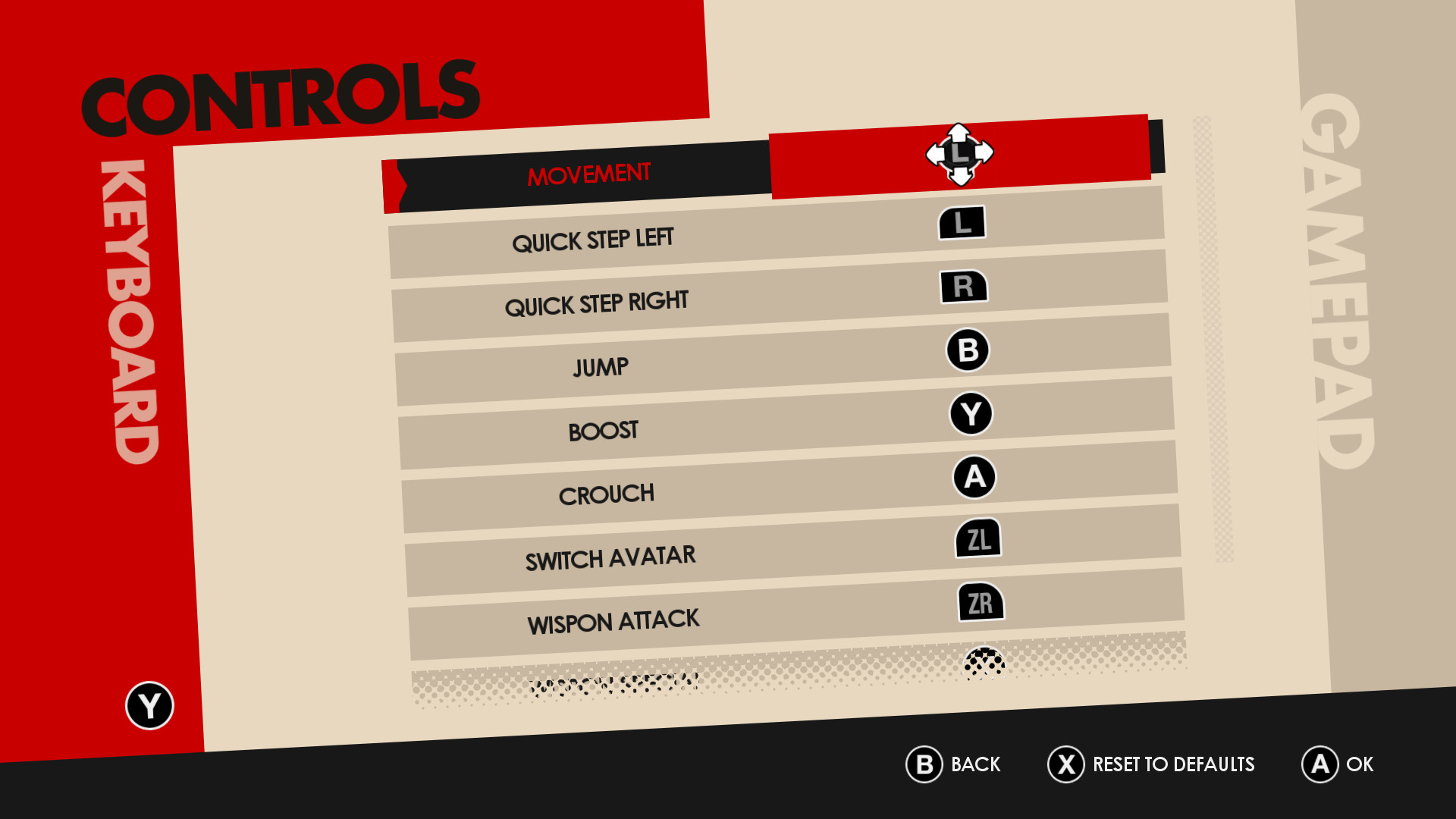The image size is (1456, 819).
Task: Toggle the Movement binding row
Action: click(x=590, y=173)
